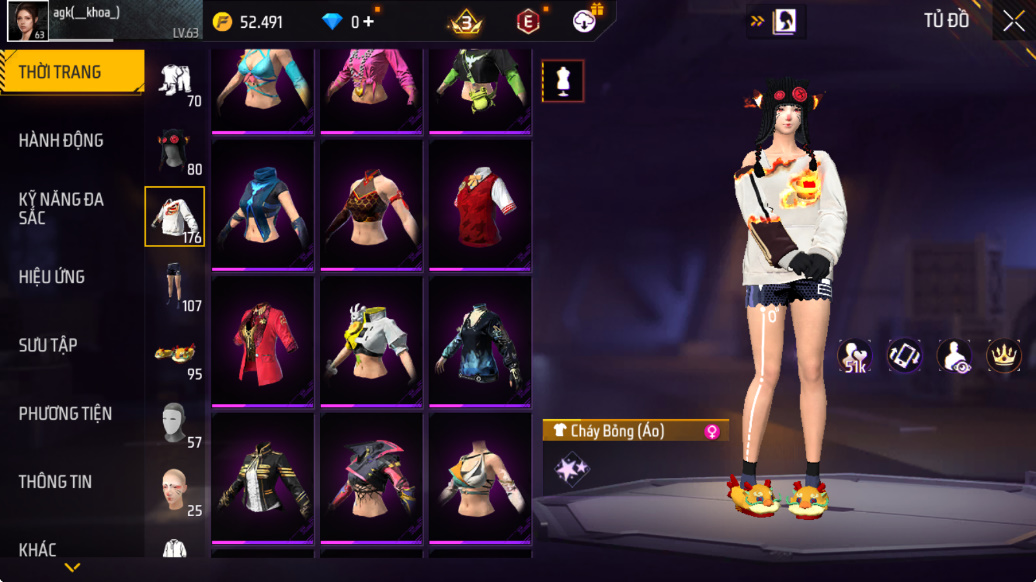Choose the headwear category with 80 items
The height and width of the screenshot is (582, 1036).
tap(176, 150)
